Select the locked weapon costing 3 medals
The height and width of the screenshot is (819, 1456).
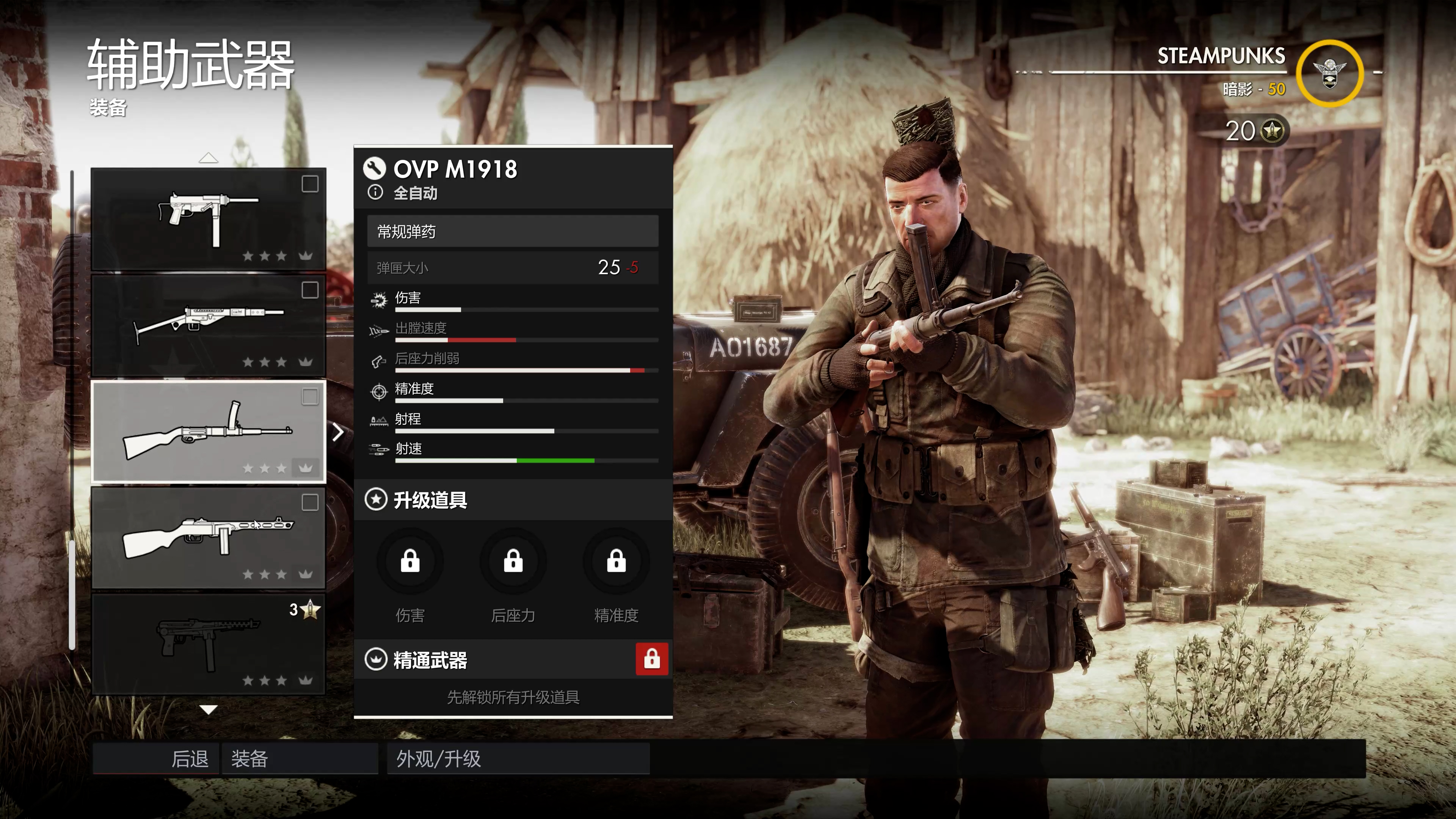208,644
